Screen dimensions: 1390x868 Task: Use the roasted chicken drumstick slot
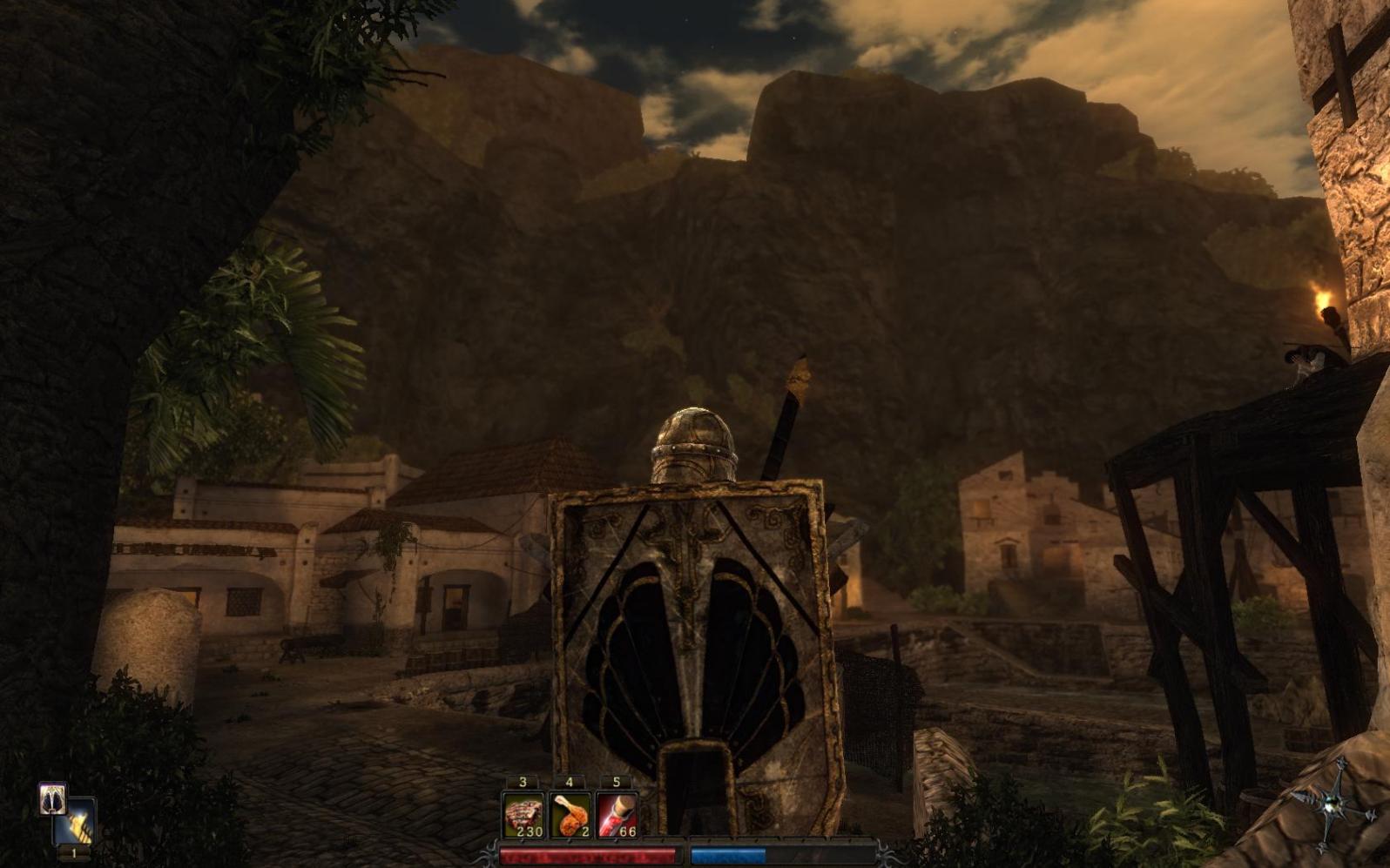570,816
